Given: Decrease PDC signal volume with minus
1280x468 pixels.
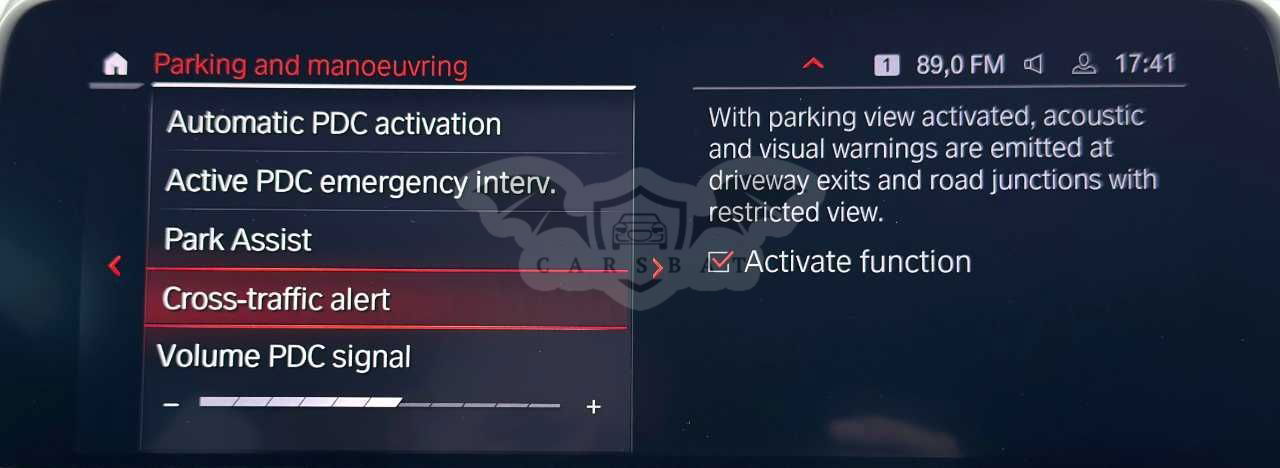Looking at the screenshot, I should (171, 405).
